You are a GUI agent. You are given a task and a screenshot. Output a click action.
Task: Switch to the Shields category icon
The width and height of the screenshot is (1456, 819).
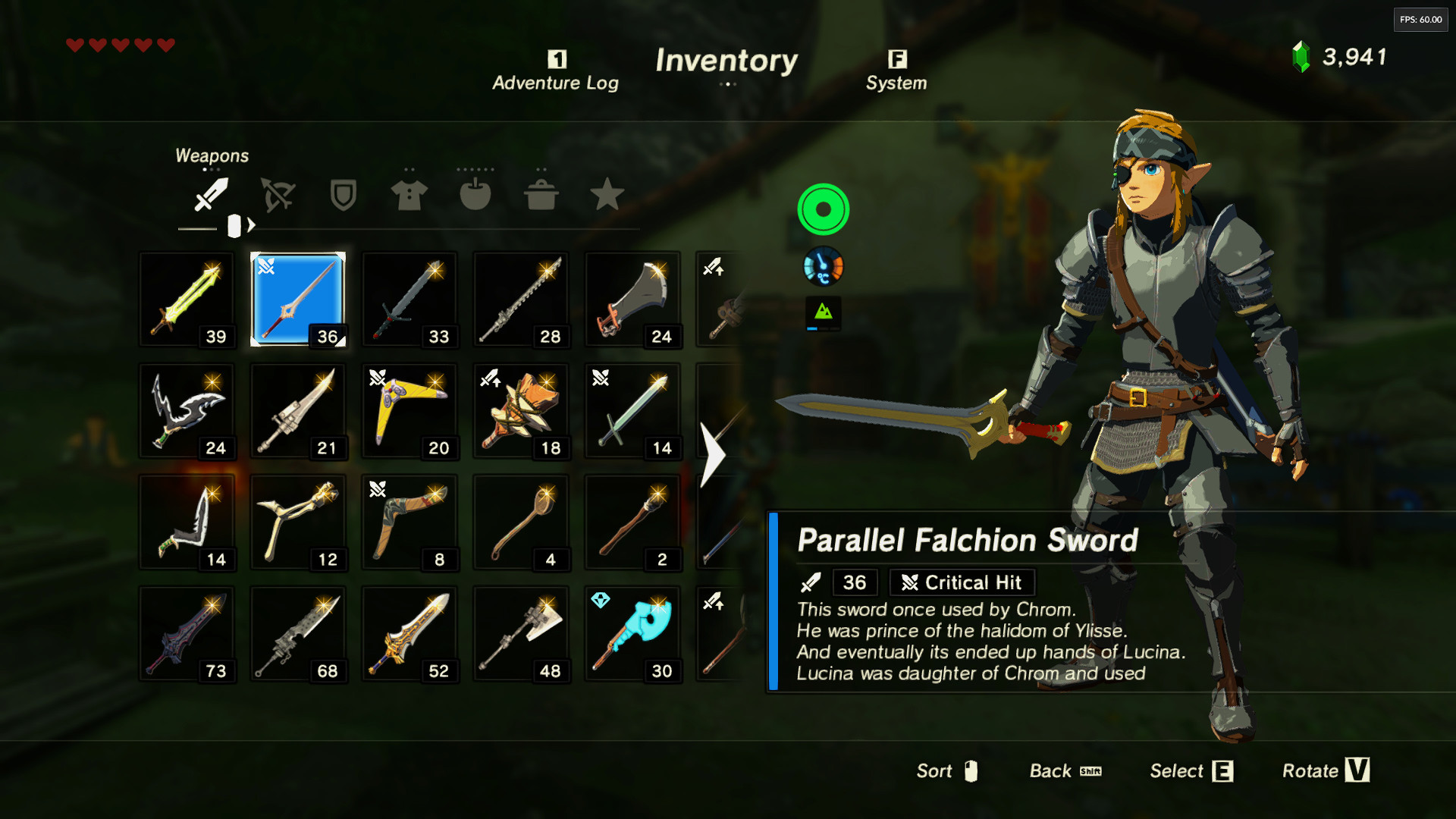[342, 196]
